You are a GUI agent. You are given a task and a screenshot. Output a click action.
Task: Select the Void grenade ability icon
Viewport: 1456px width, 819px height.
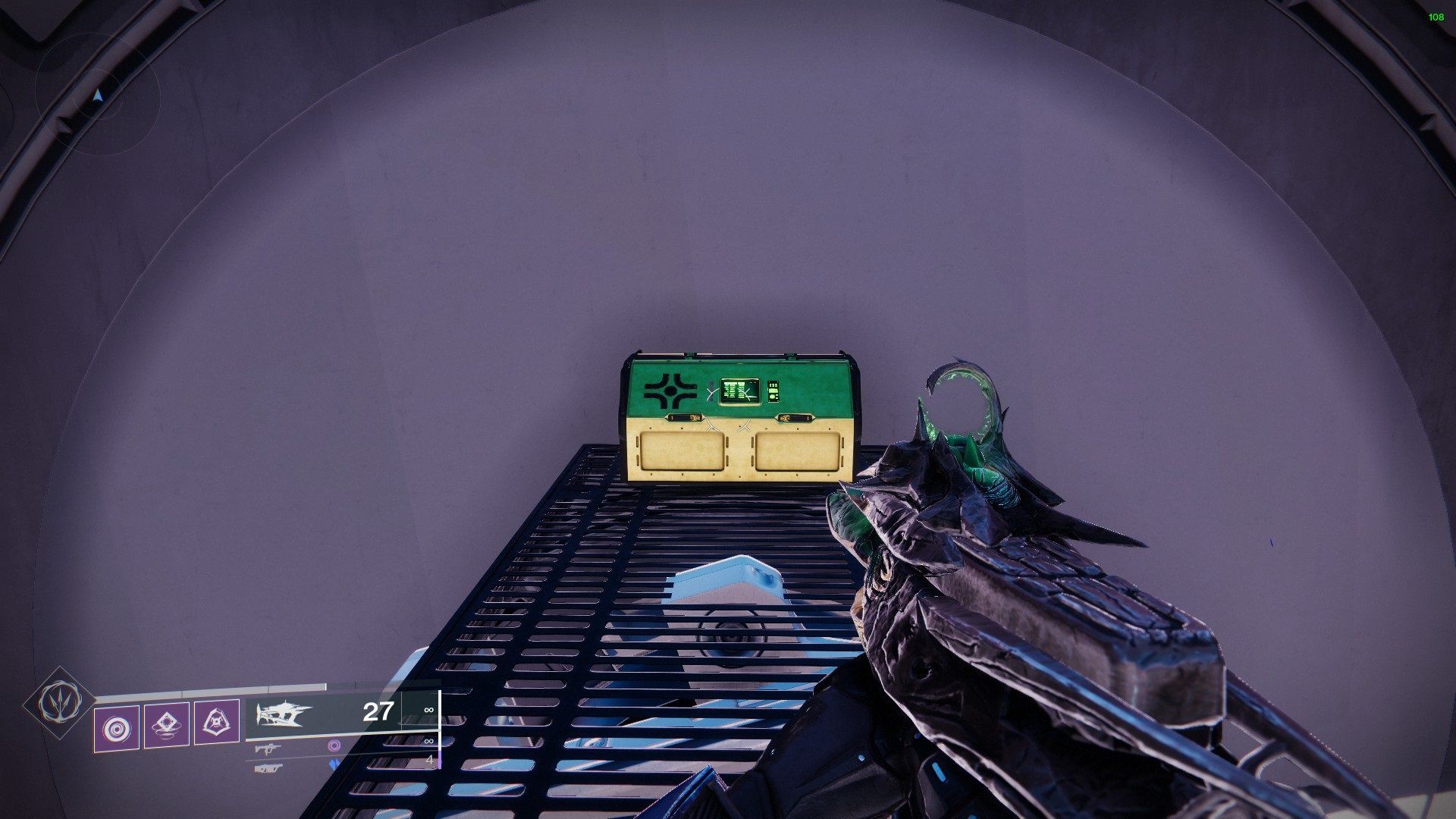(118, 726)
